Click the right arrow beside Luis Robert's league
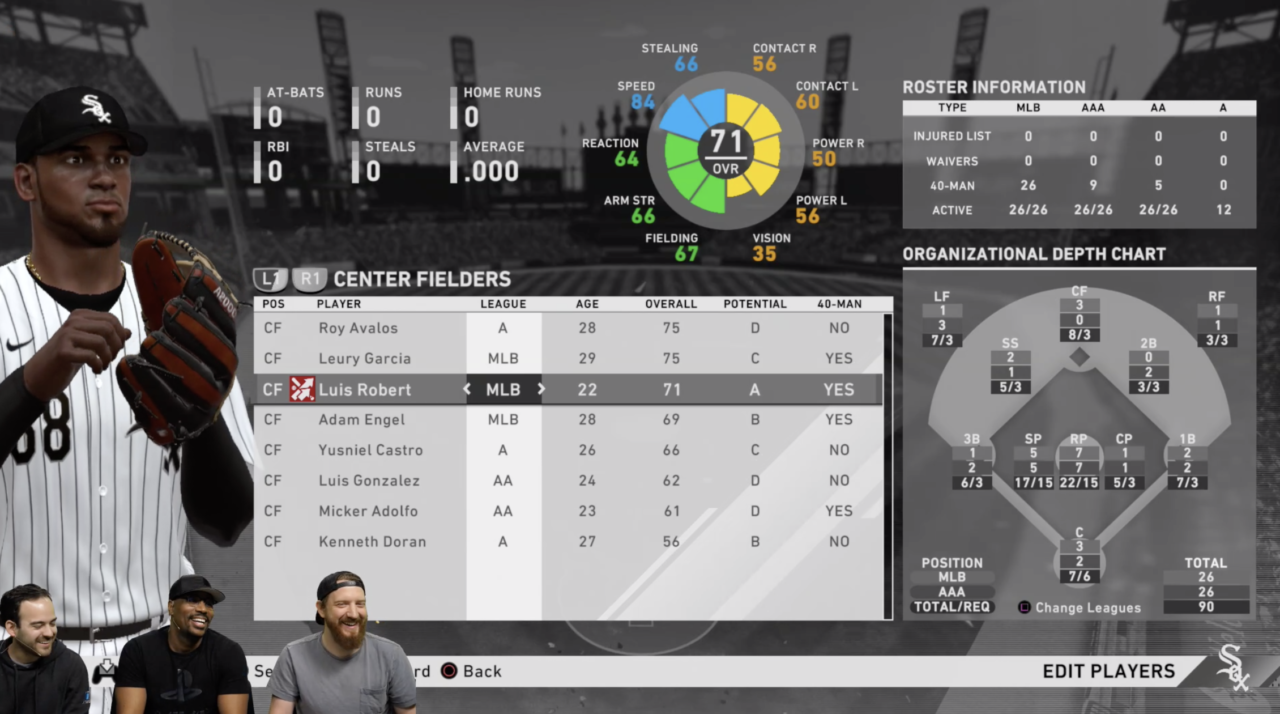This screenshot has height=714, width=1280. pyautogui.click(x=541, y=389)
